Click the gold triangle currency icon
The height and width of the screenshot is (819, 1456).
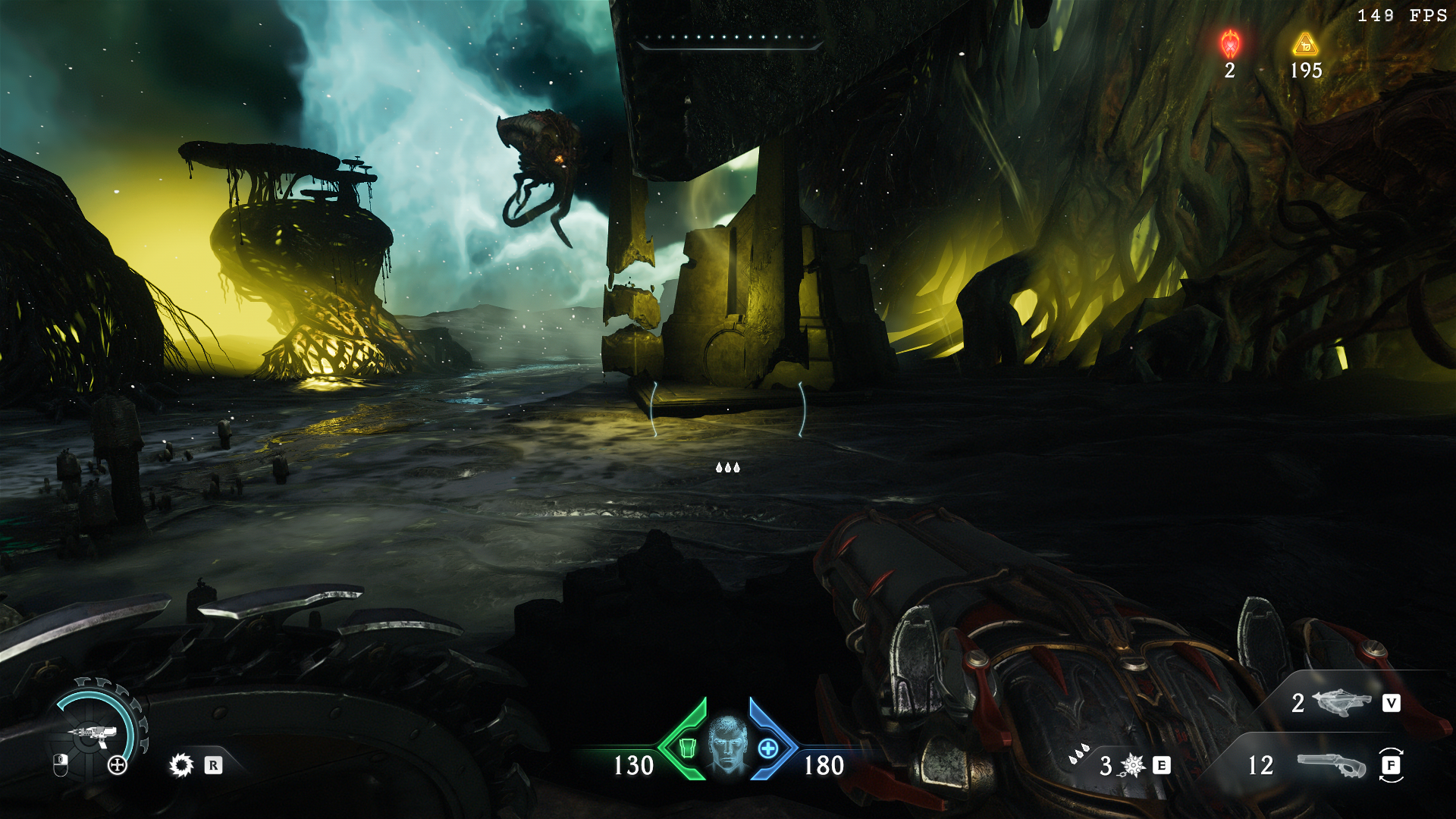point(1305,45)
